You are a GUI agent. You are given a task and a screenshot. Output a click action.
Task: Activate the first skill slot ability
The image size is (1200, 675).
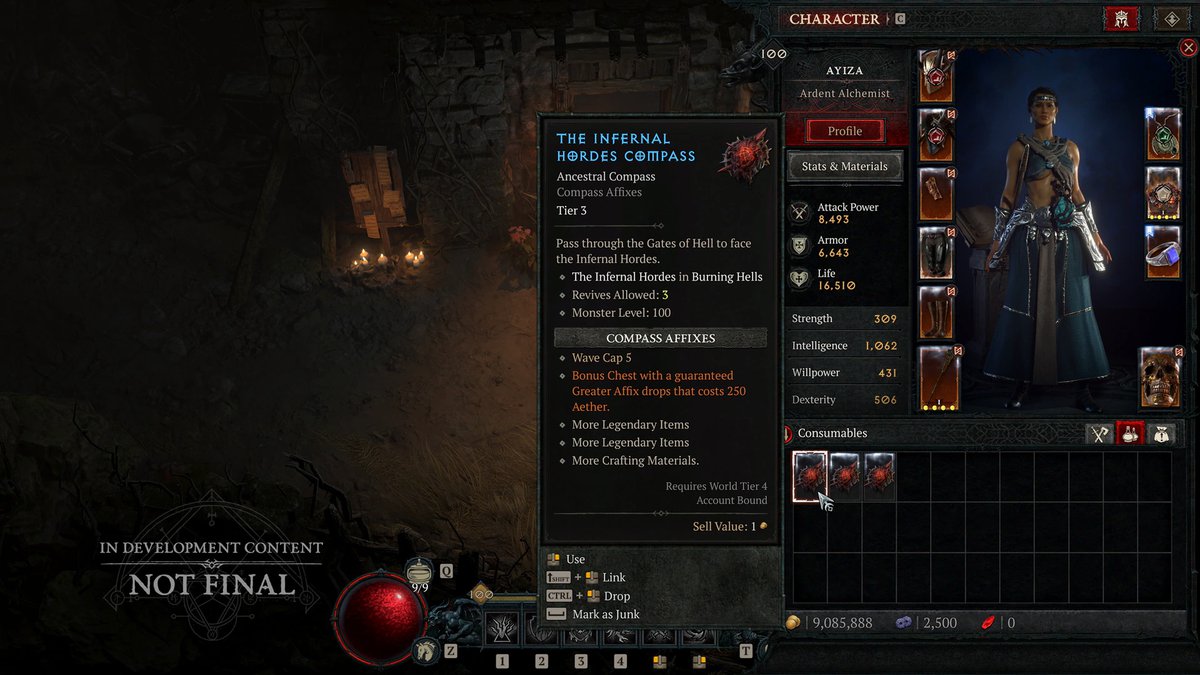pyautogui.click(x=502, y=629)
